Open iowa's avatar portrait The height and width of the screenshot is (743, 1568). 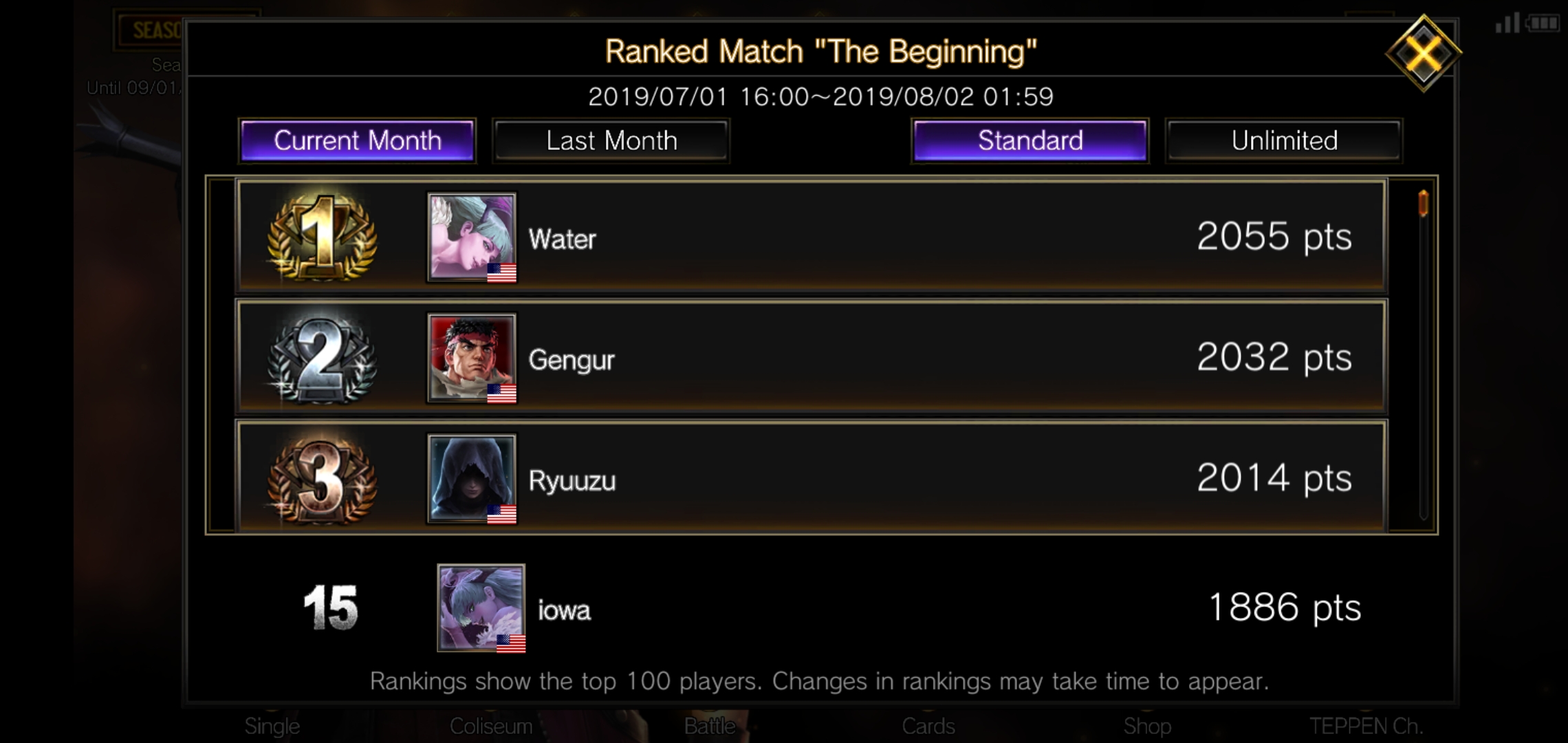pyautogui.click(x=480, y=608)
